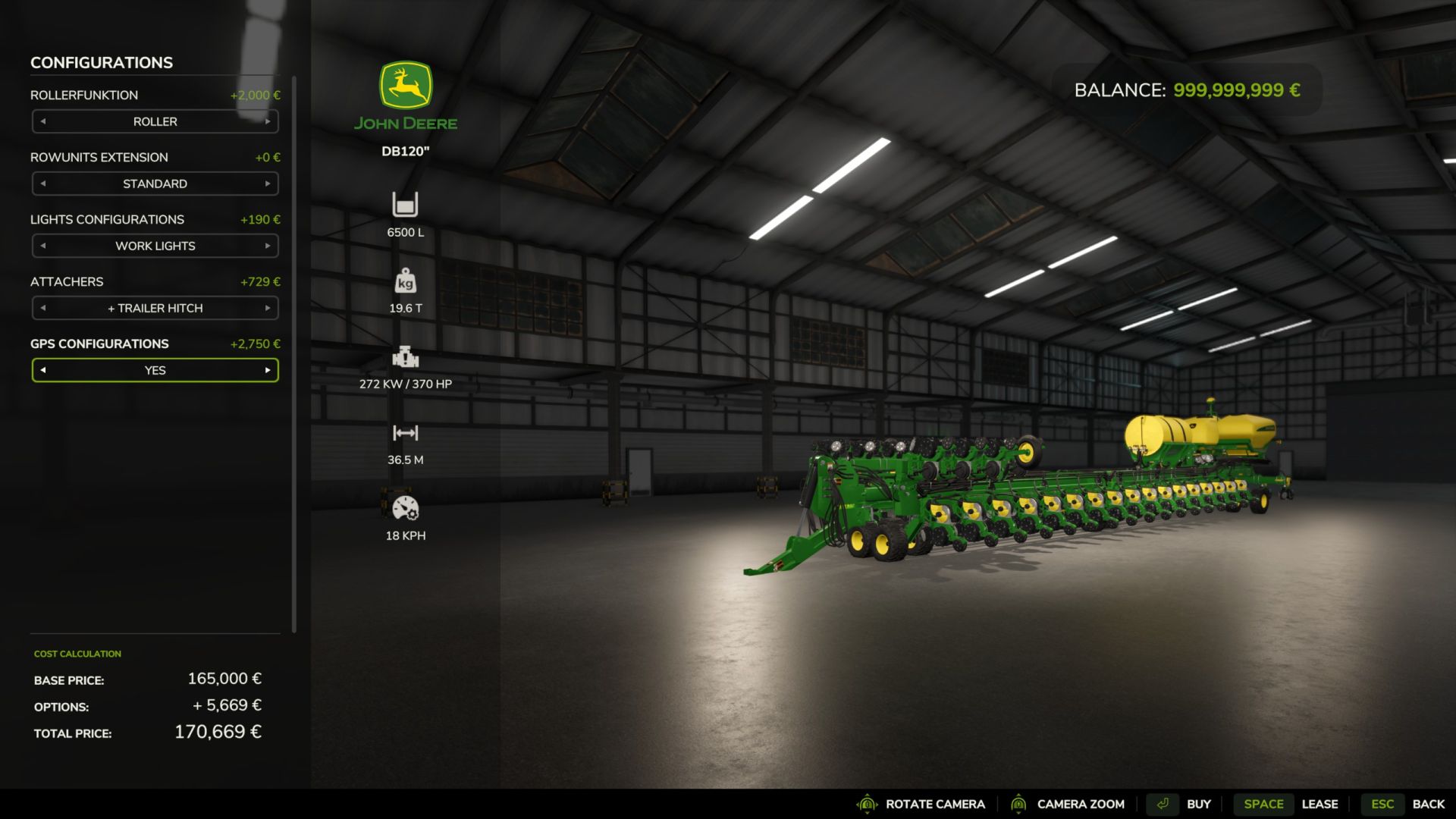
Task: Change GPS Configurations with right arrow
Action: (268, 370)
